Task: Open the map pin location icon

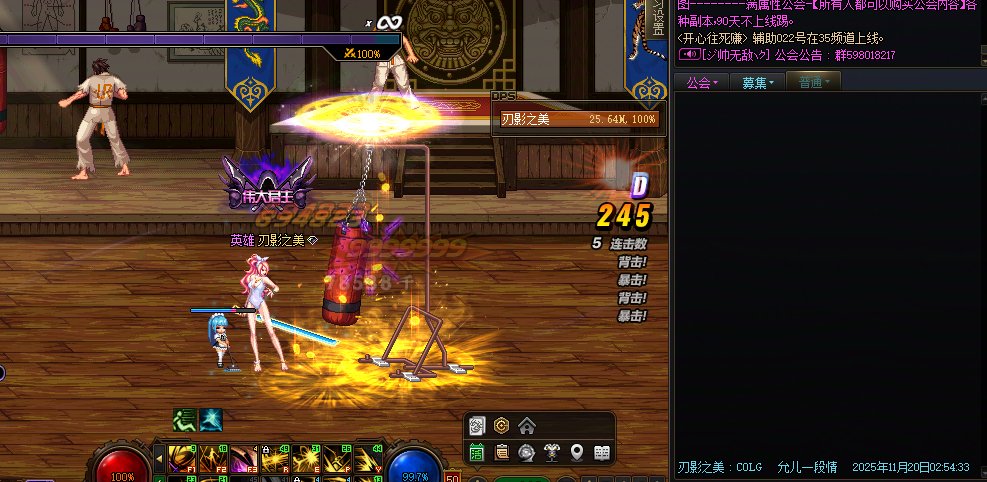Action: coord(577,453)
